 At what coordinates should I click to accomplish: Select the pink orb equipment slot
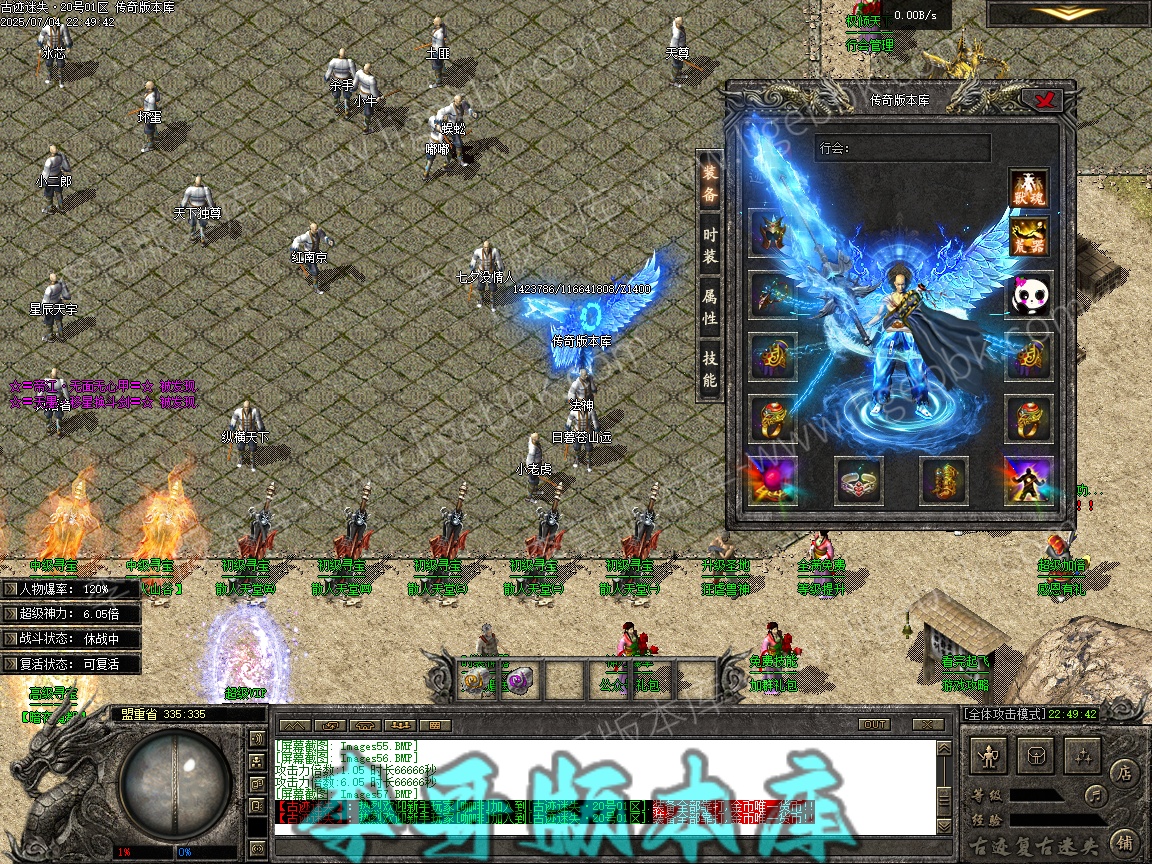[773, 482]
